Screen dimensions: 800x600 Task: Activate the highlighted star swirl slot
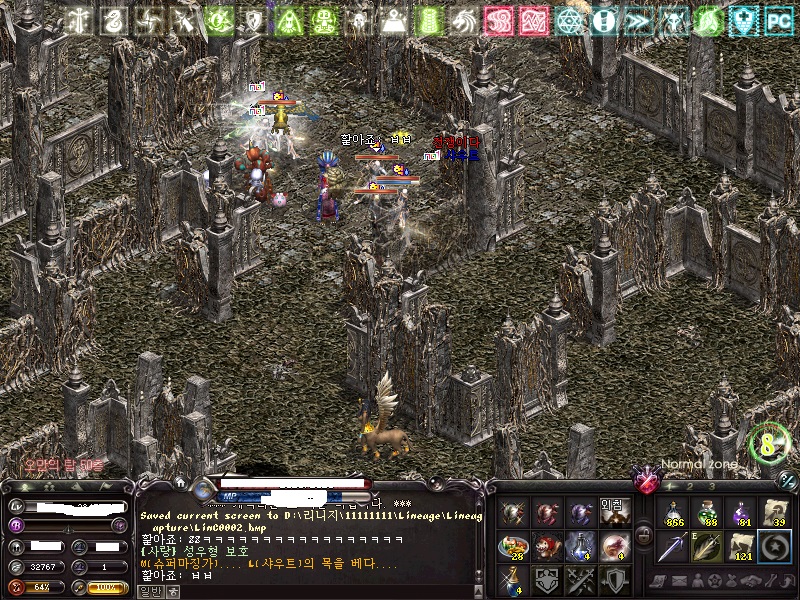coord(775,547)
